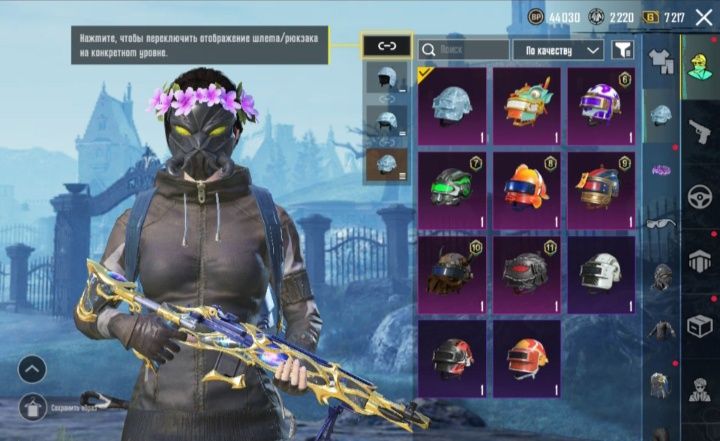Screen dimensions: 720x441
Task: Select the purple and white helmet
Action: (601, 105)
